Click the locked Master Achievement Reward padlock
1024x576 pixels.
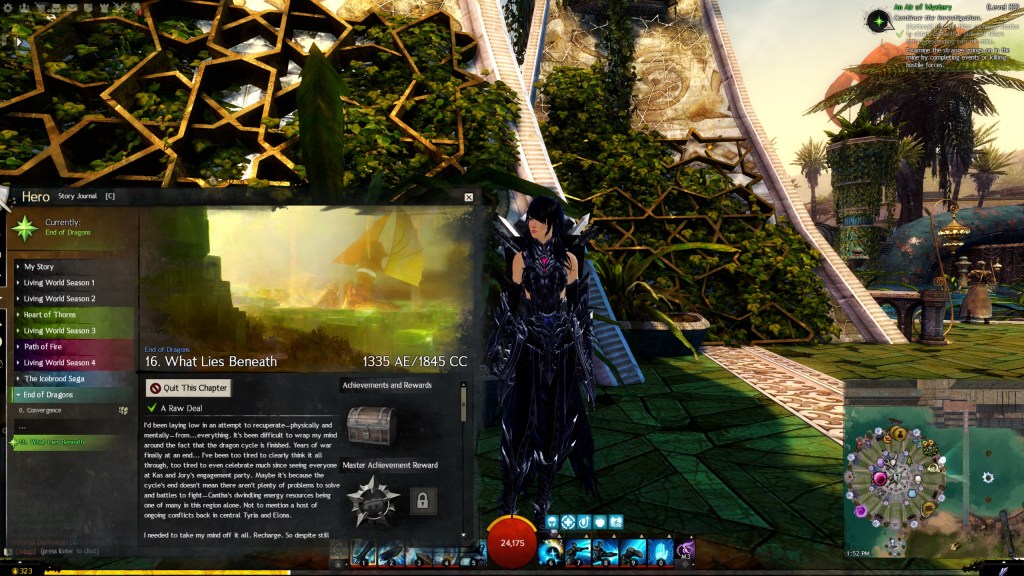tap(422, 500)
